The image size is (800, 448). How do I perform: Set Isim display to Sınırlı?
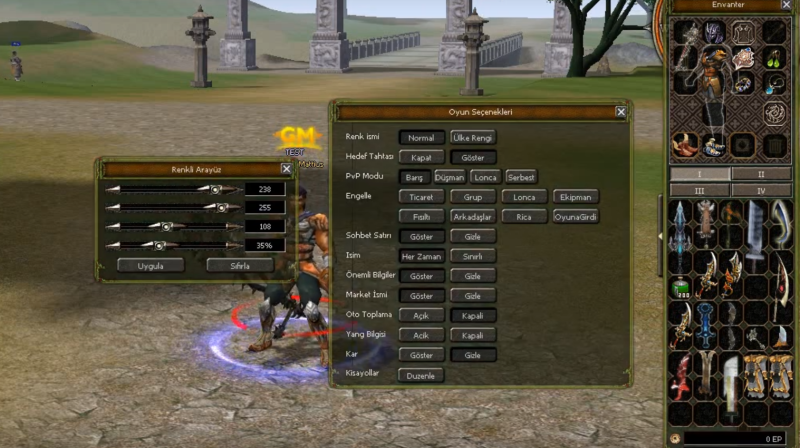473,256
